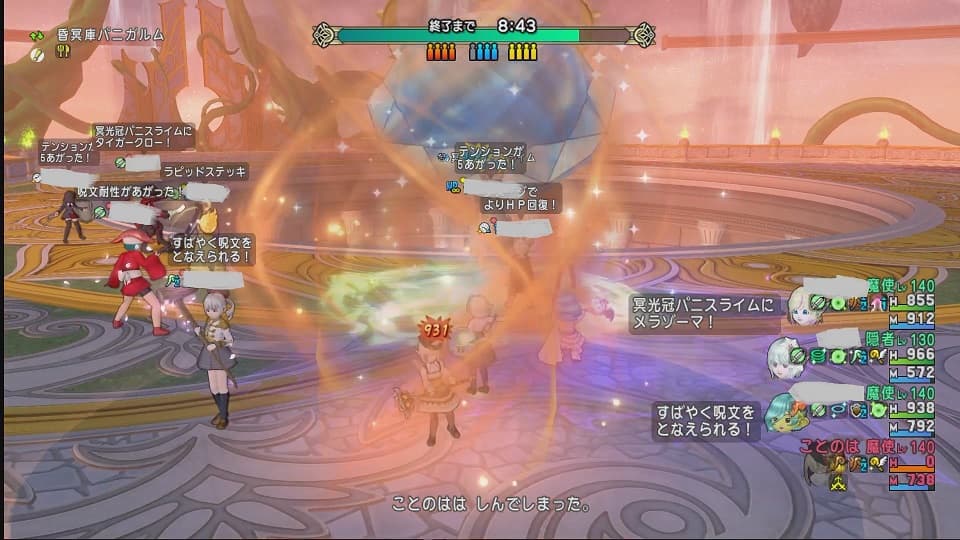Select the teal-haired party member portrait
This screenshot has height=540, width=960.
tap(784, 412)
